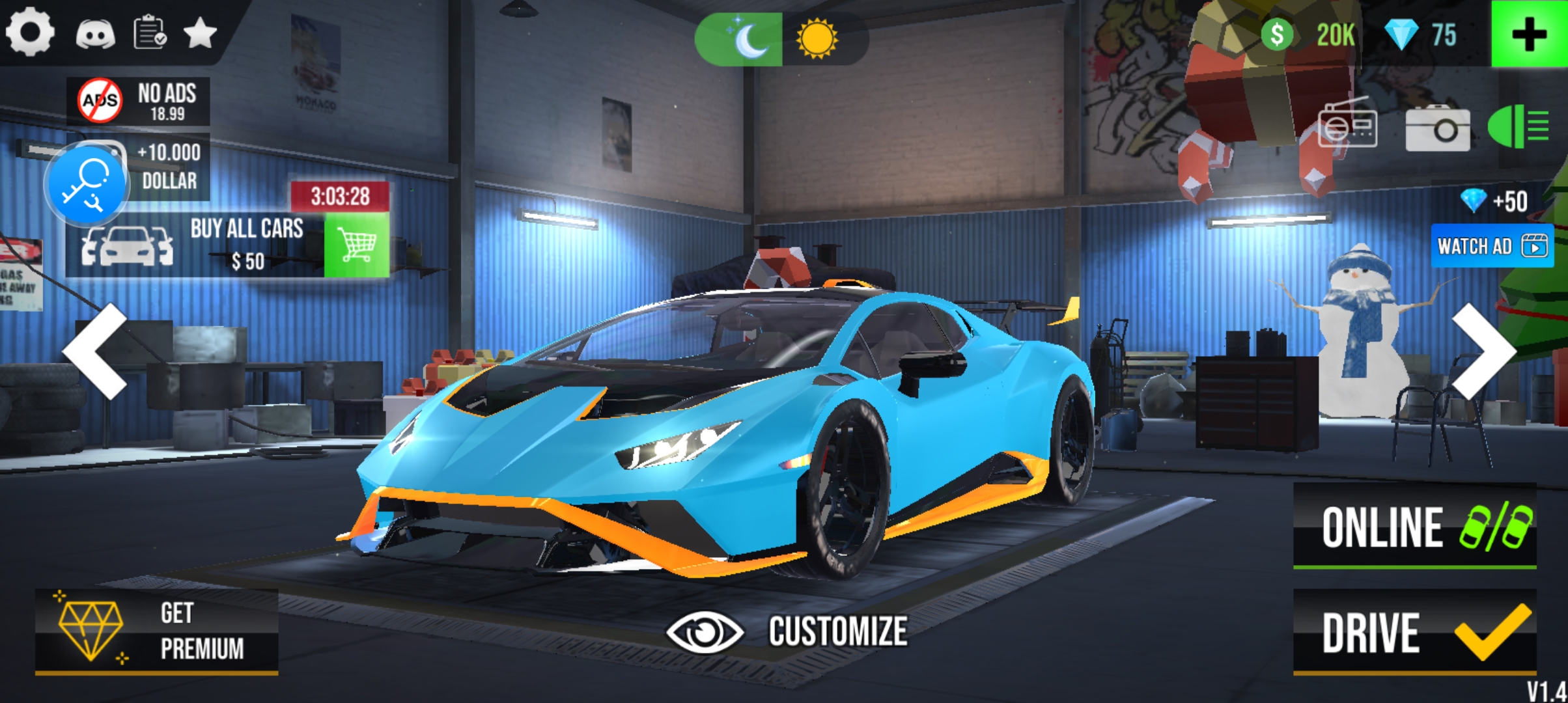The height and width of the screenshot is (703, 1568).
Task: Add currency with the green plus button
Action: tap(1528, 34)
